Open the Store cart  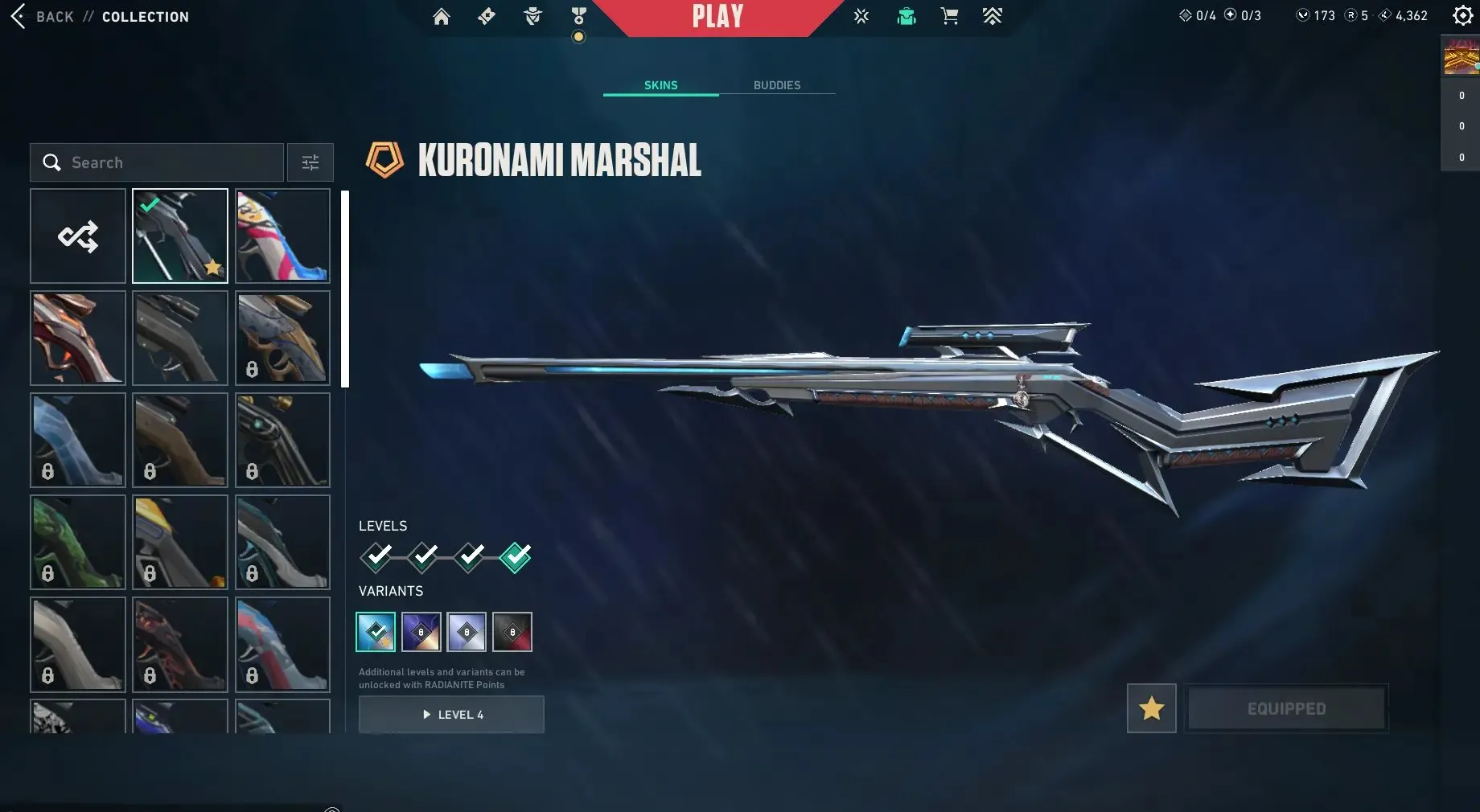coord(949,16)
